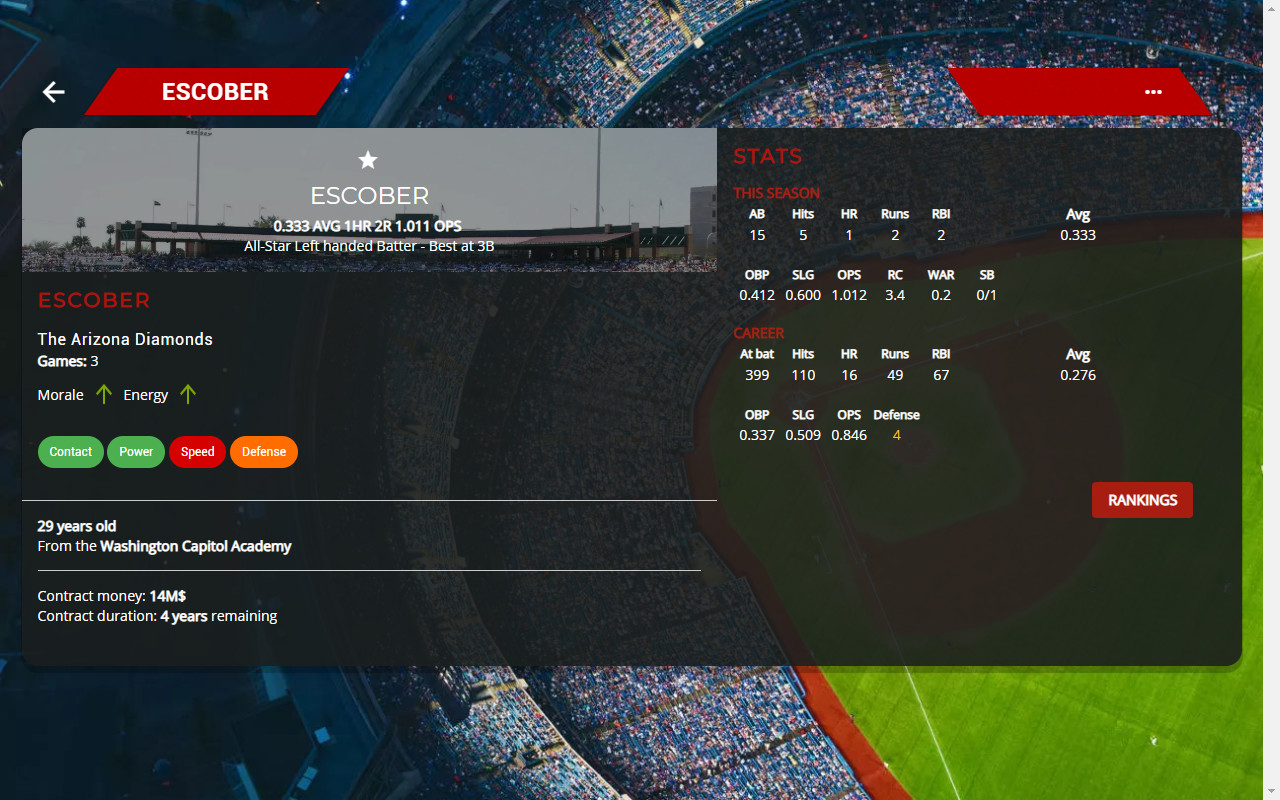
Task: Toggle the red Speed attribute badge
Action: tap(196, 451)
